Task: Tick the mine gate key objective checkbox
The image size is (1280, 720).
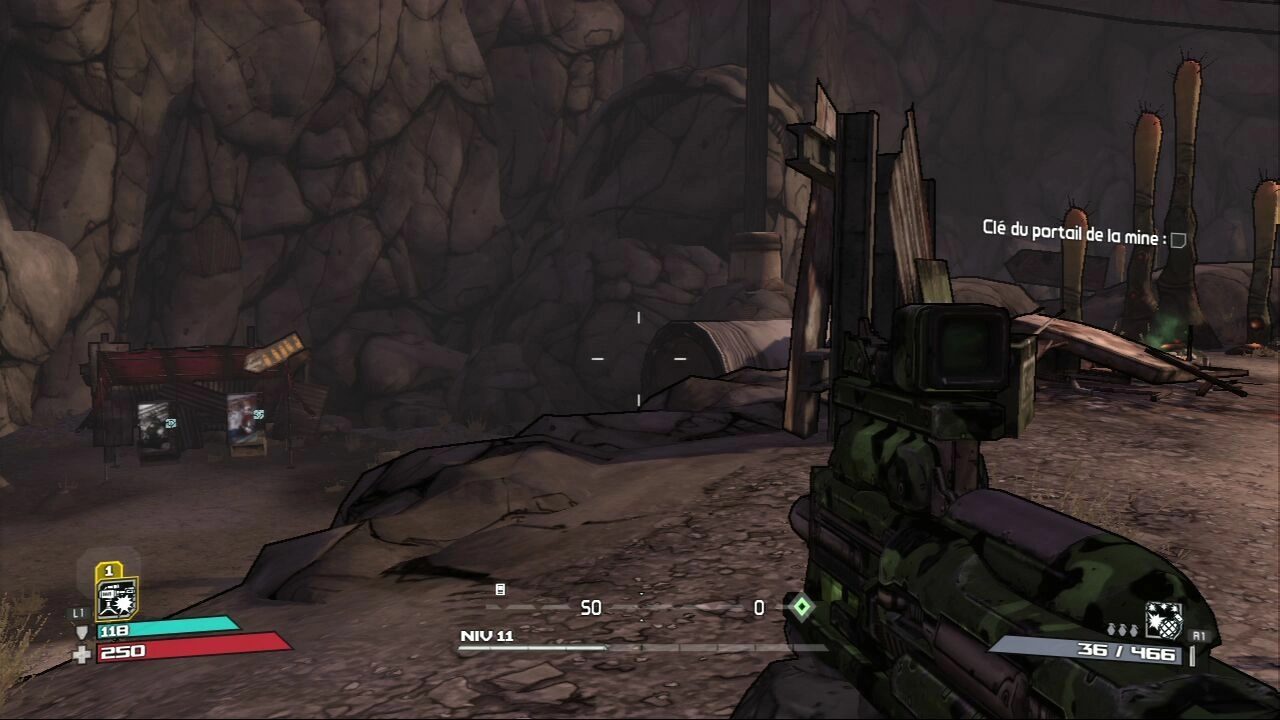Action: point(1179,239)
